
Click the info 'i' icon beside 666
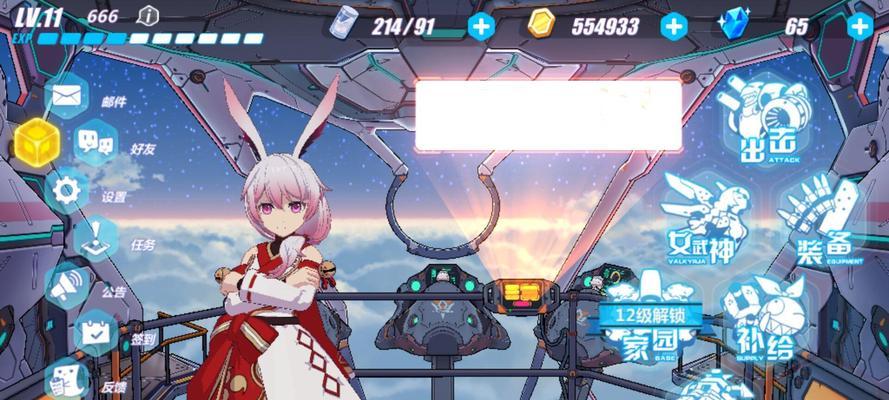click(148, 15)
